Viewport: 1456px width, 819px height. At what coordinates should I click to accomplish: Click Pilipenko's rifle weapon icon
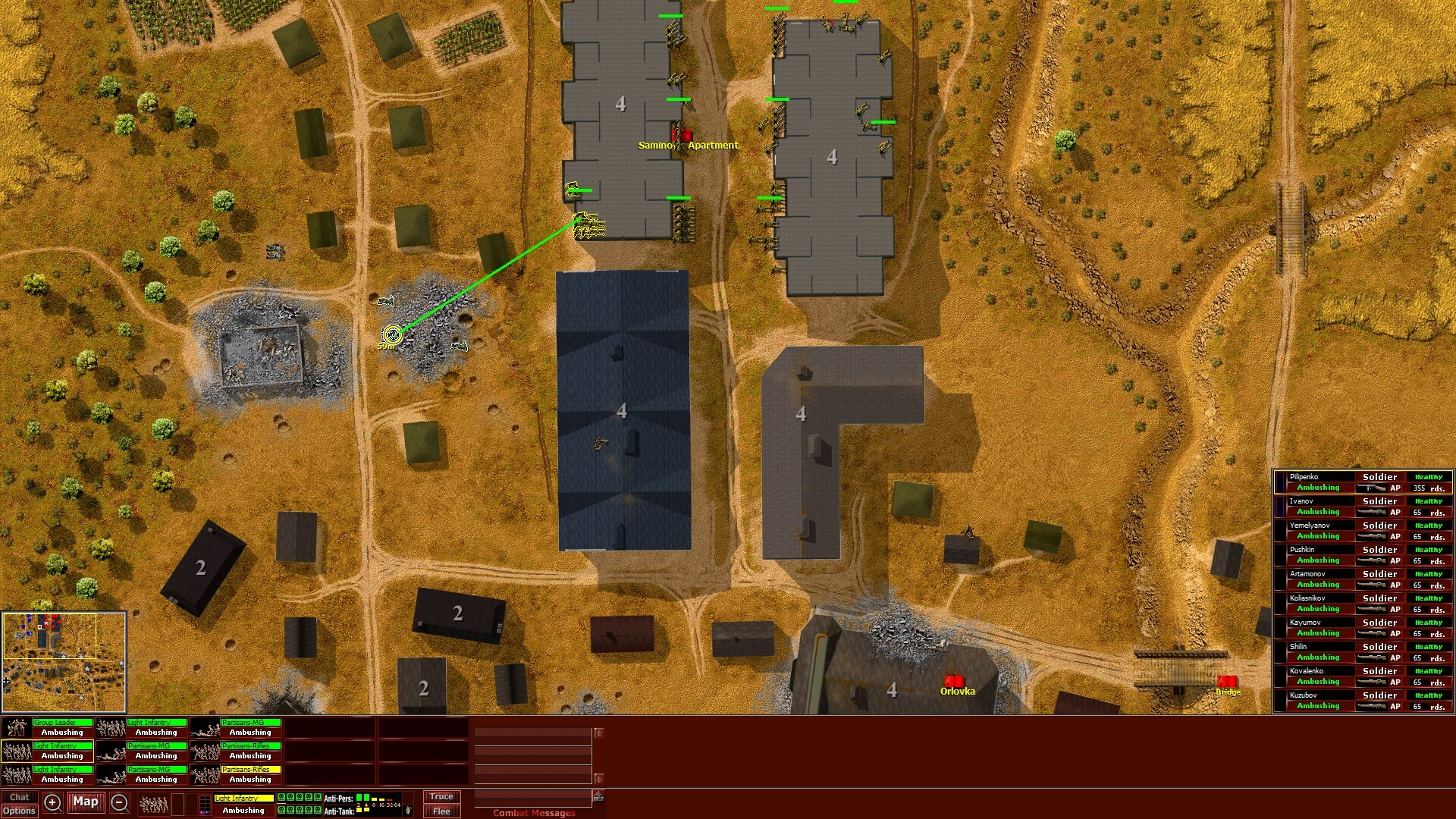point(1373,489)
